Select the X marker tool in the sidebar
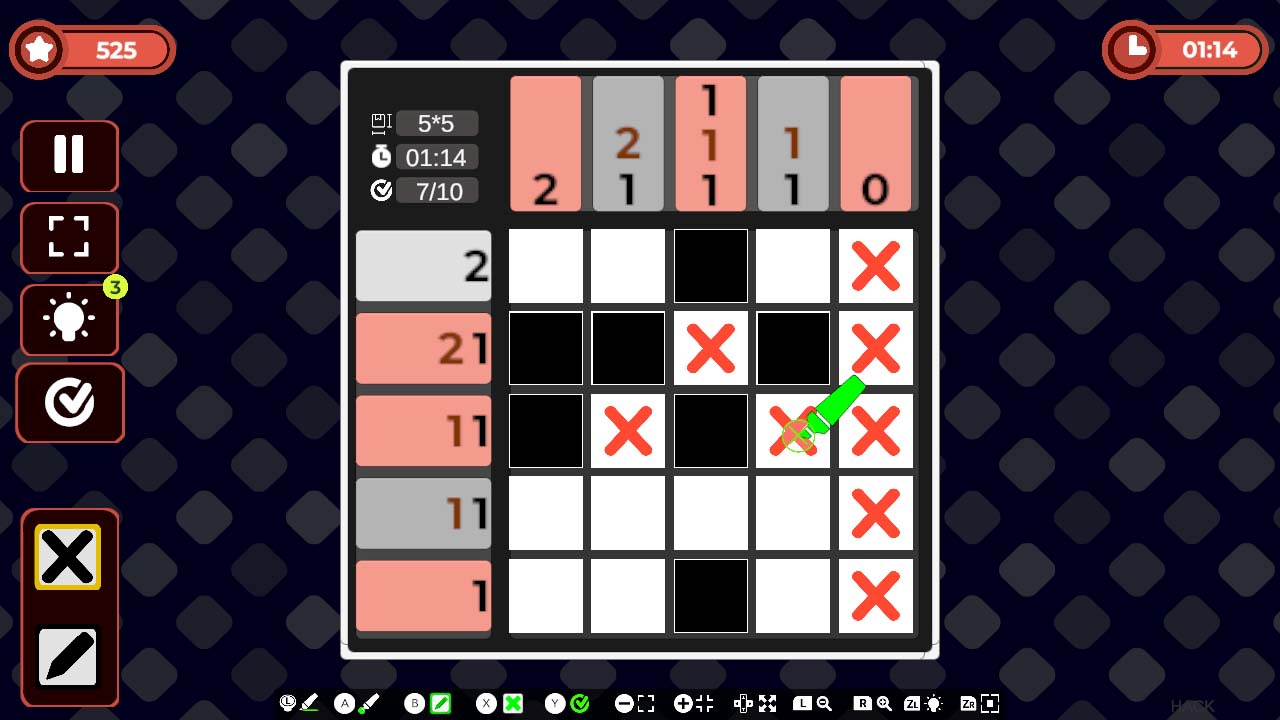This screenshot has width=1280, height=720. pyautogui.click(x=68, y=557)
